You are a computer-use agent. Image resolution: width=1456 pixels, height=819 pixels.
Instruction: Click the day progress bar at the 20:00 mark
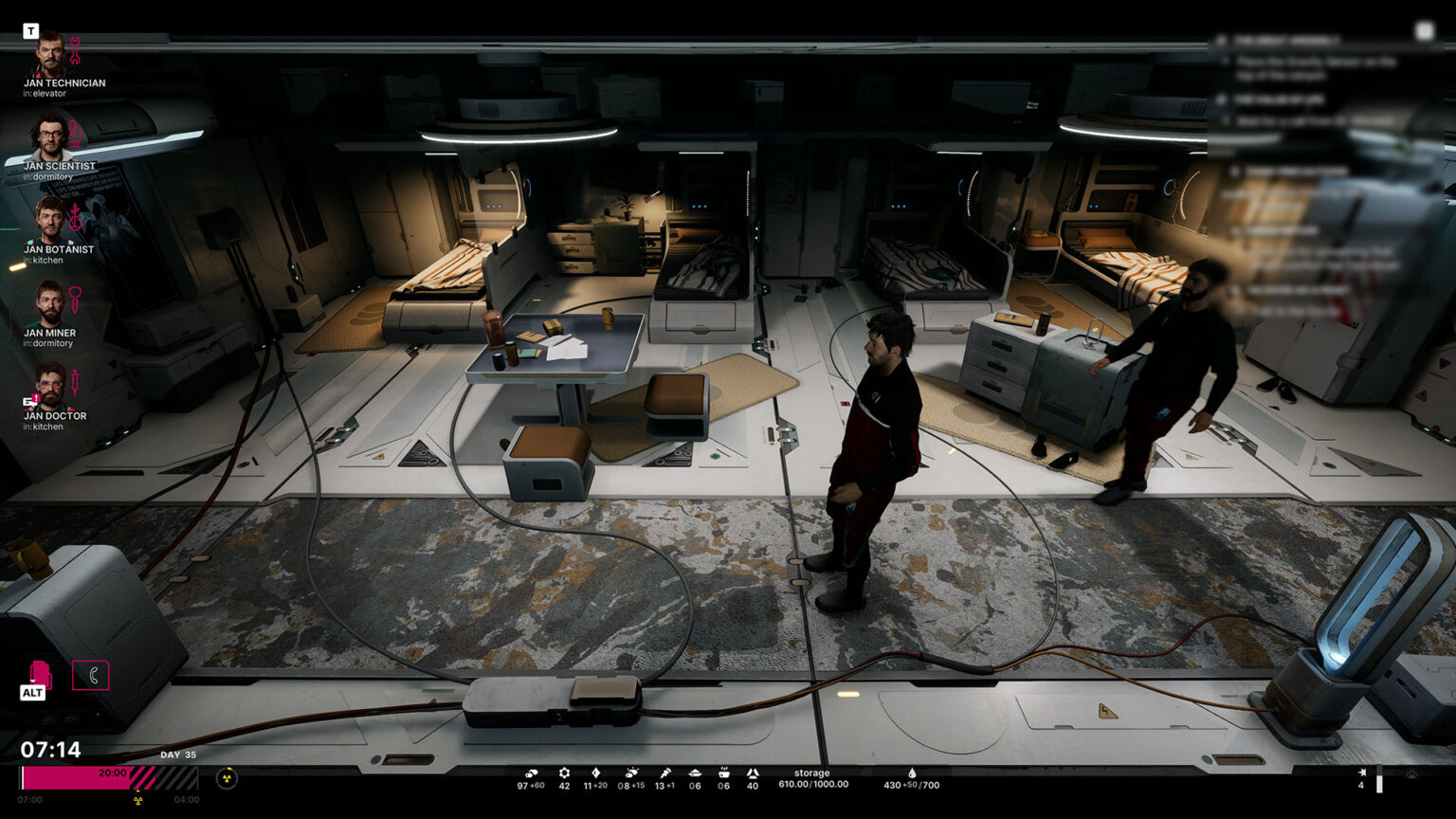(114, 773)
